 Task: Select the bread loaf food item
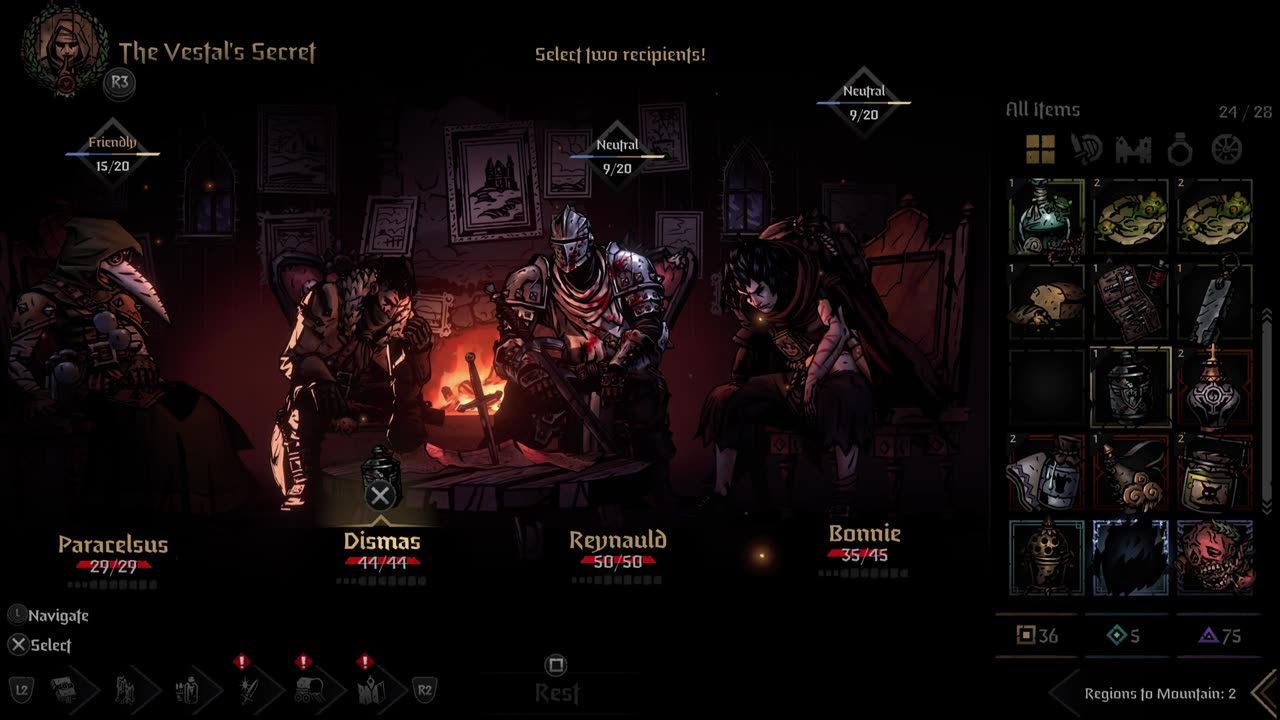tap(1046, 301)
